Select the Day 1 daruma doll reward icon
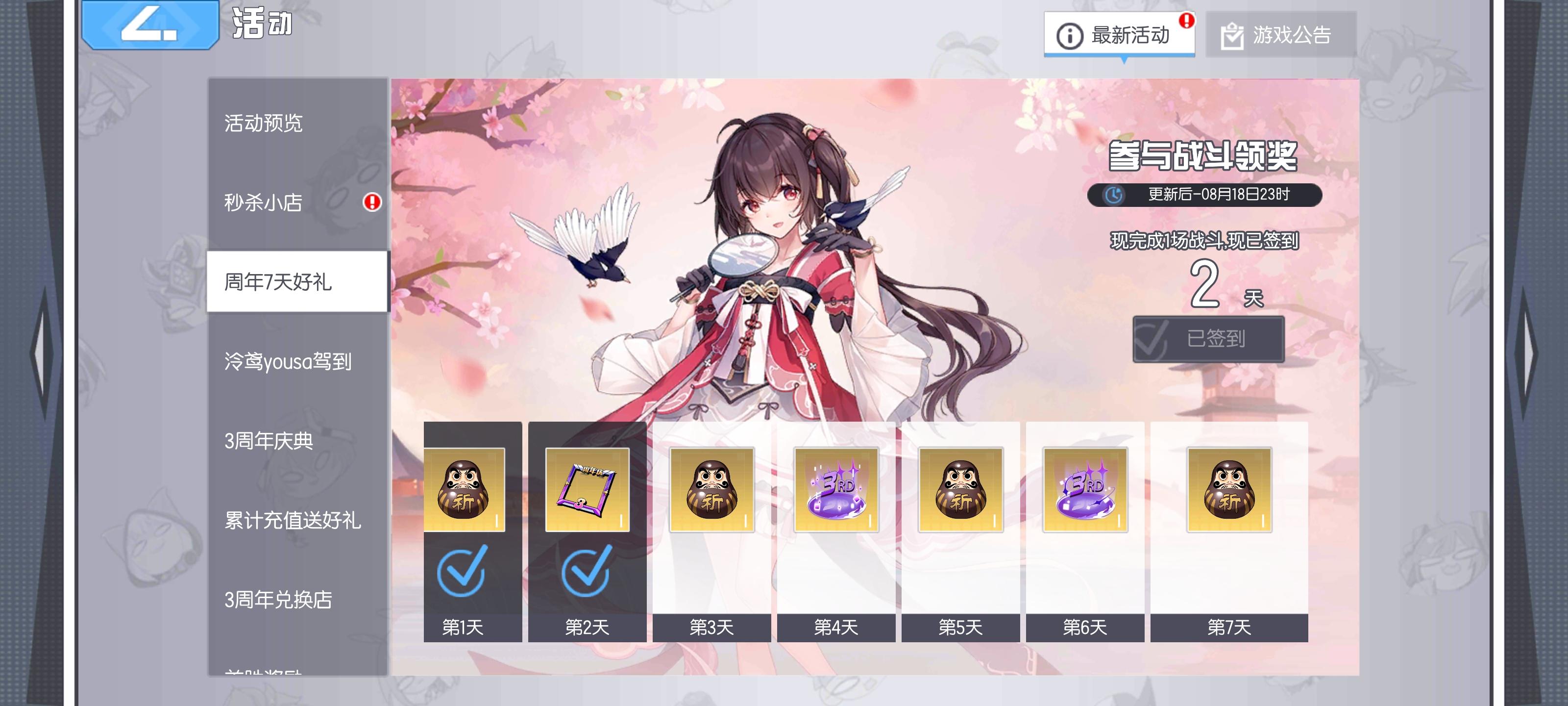Image resolution: width=1568 pixels, height=706 pixels. (465, 489)
